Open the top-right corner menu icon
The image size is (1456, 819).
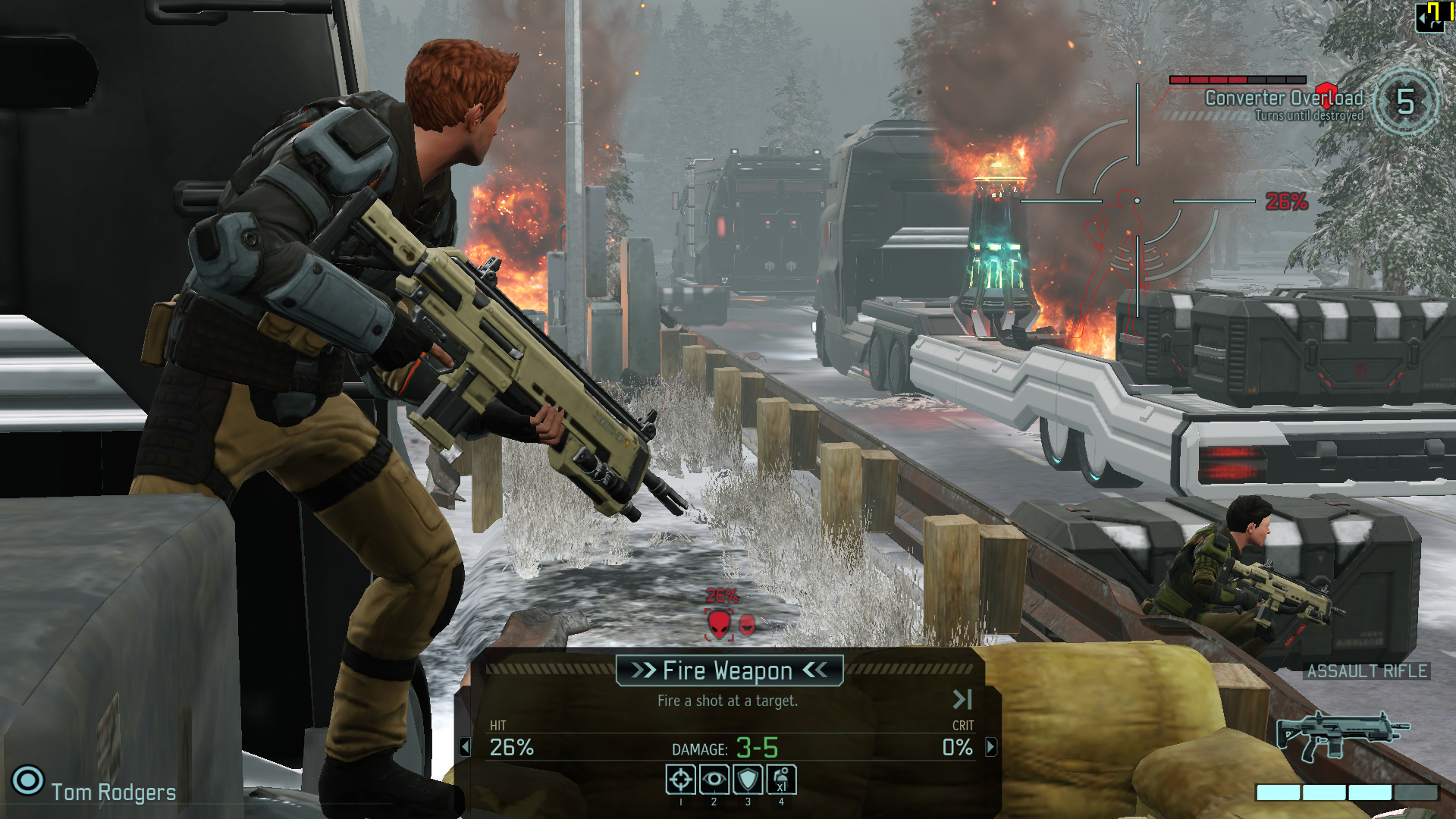[x=1430, y=17]
